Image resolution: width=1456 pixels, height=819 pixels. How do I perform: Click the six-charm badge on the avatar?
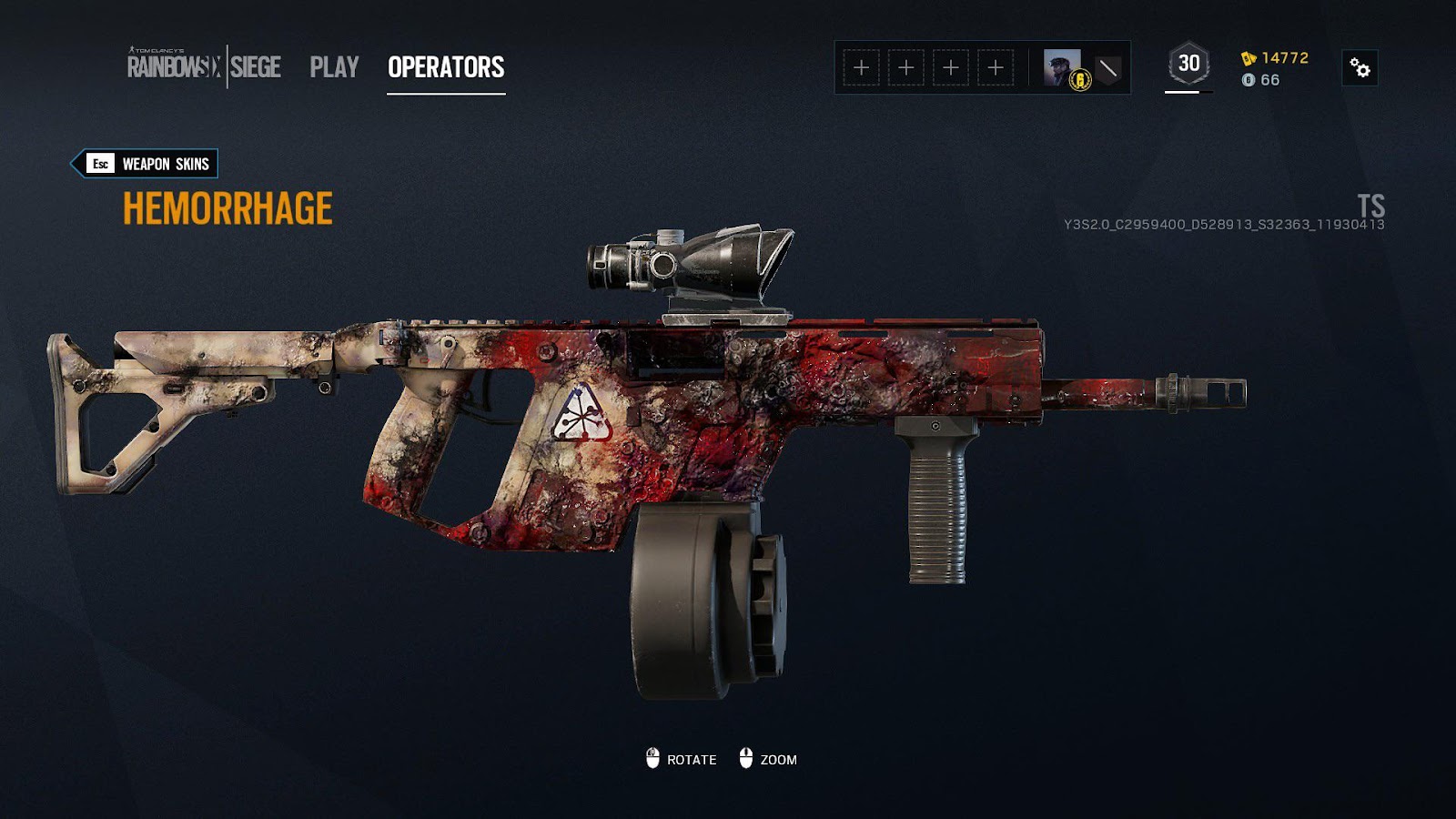(1079, 81)
